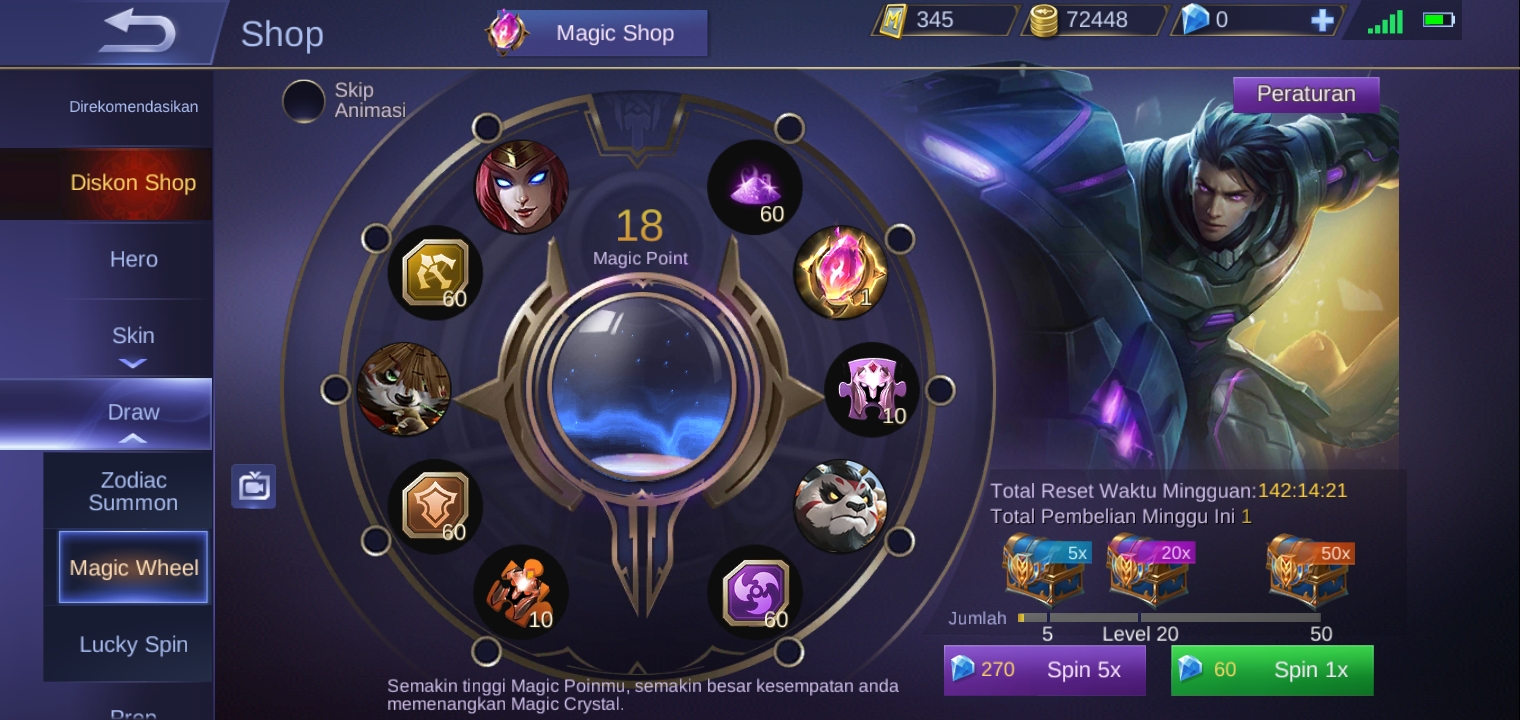1520x720 pixels.
Task: Open the 5x reward chest
Action: point(1045,569)
